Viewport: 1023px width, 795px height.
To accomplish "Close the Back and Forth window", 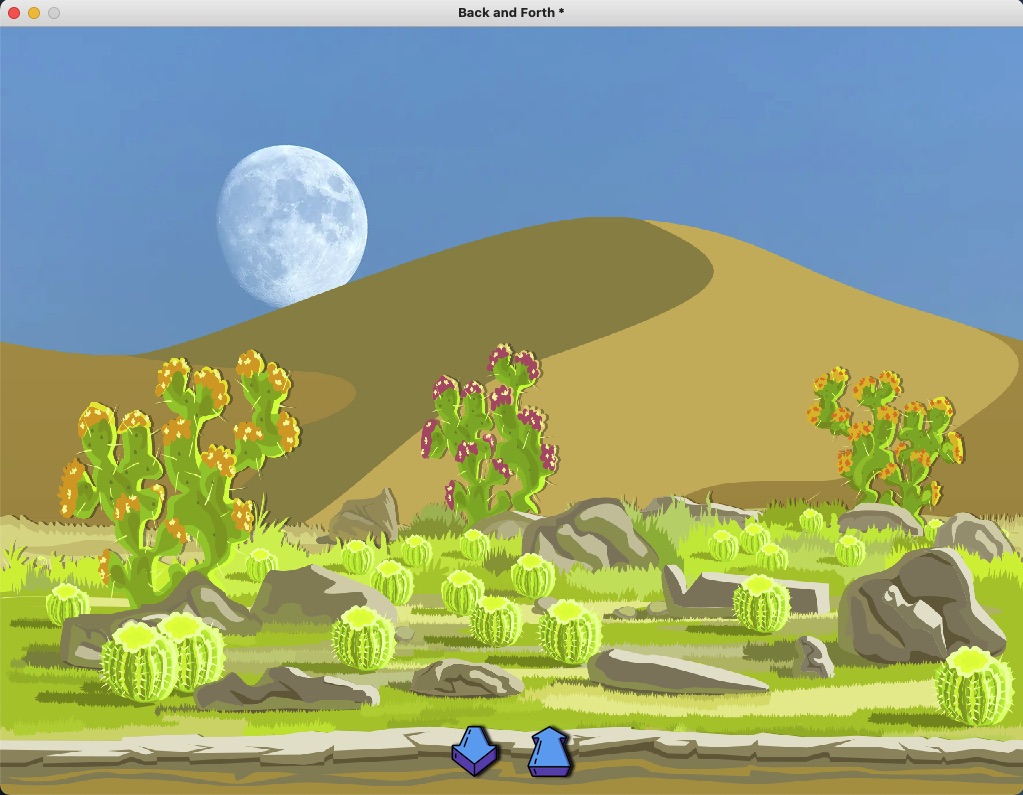I will tap(14, 13).
